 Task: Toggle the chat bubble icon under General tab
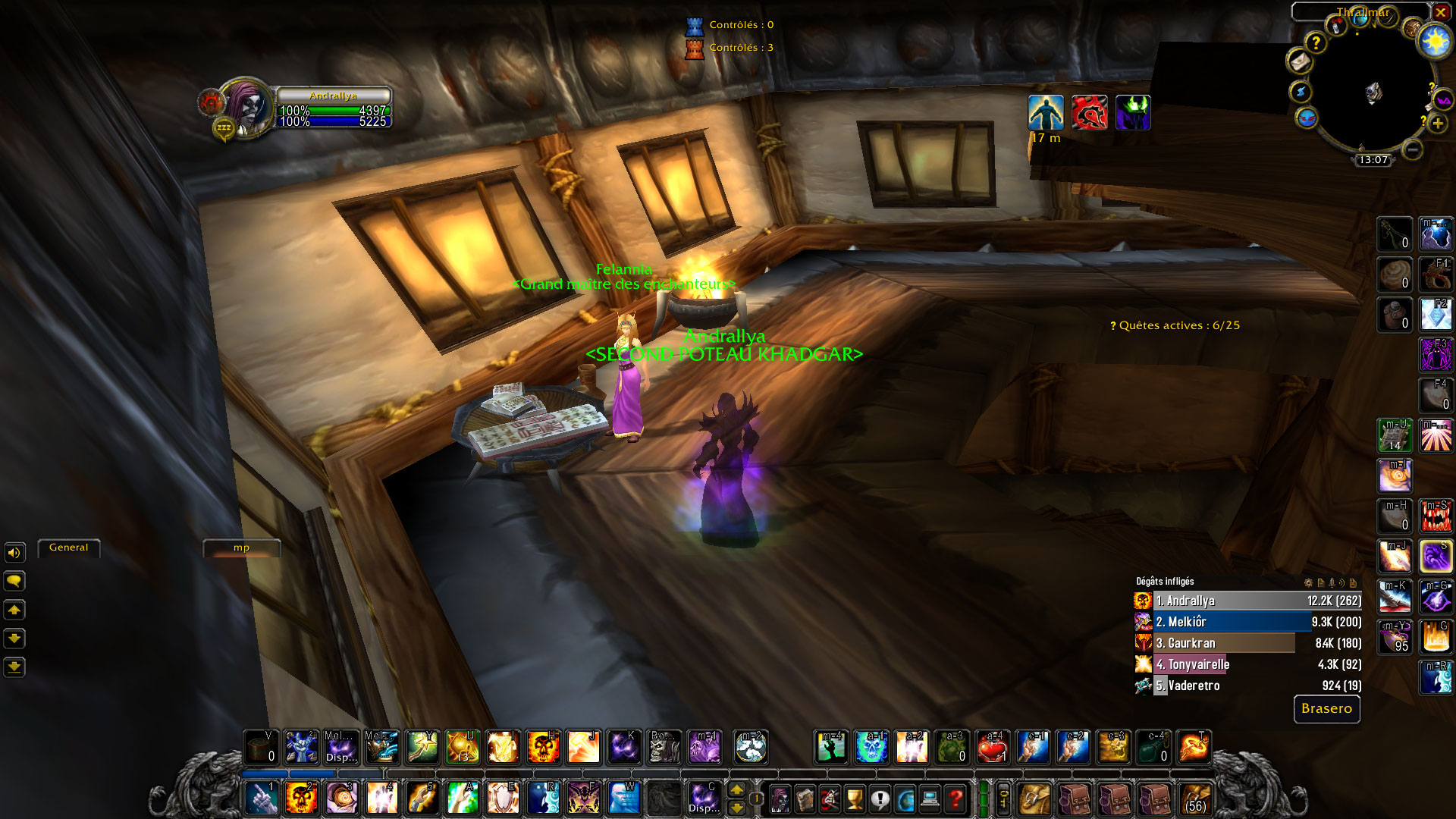[x=13, y=581]
